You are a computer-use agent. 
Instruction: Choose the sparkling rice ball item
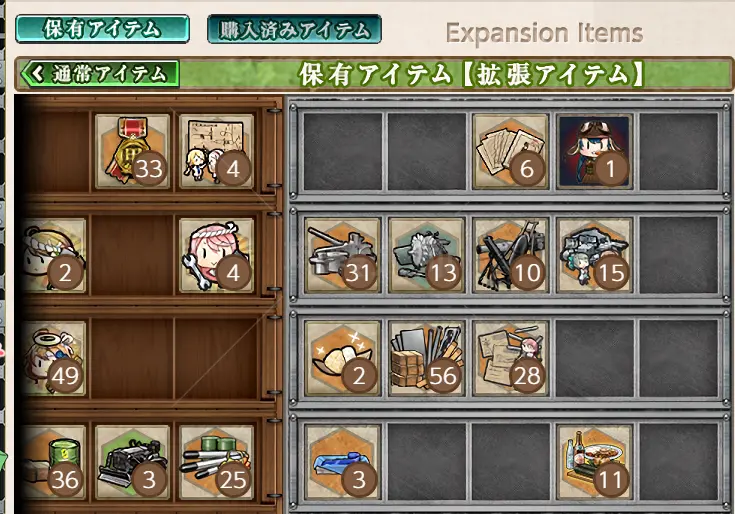coord(342,359)
